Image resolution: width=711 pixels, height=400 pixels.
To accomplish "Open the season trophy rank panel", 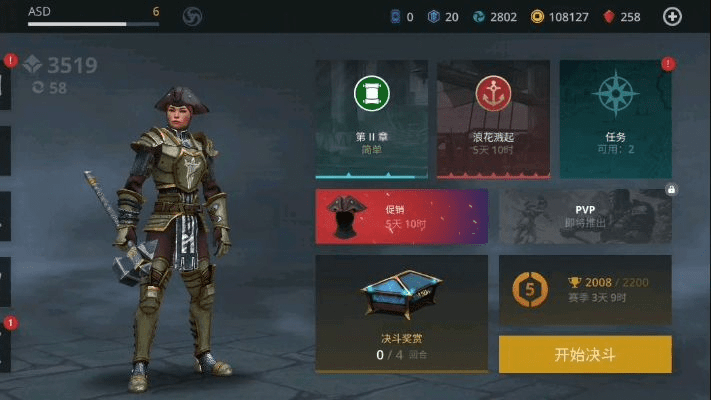I will (x=585, y=289).
